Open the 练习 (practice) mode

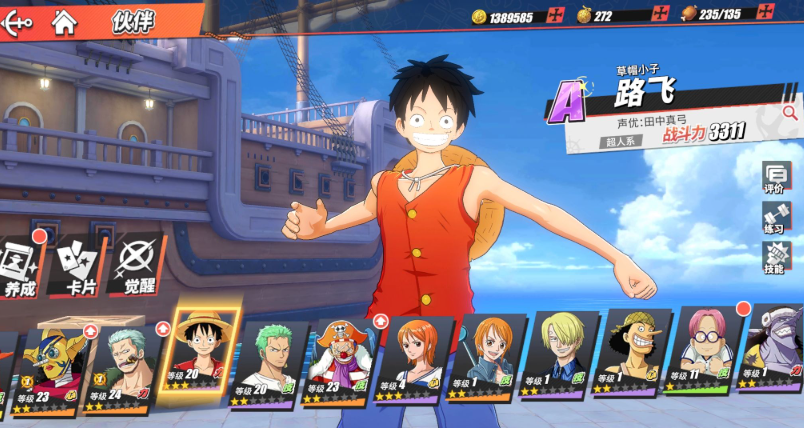pyautogui.click(x=775, y=218)
